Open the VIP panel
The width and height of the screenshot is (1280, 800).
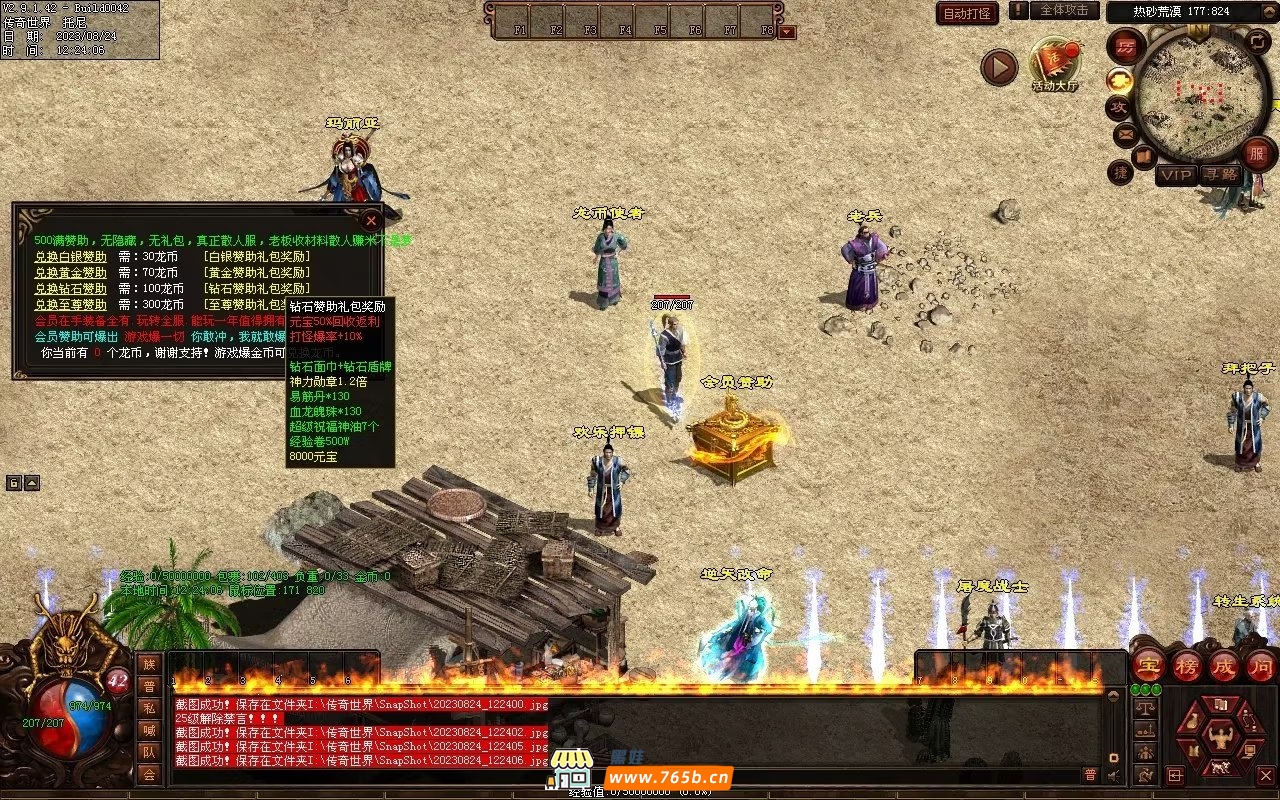tap(1177, 175)
